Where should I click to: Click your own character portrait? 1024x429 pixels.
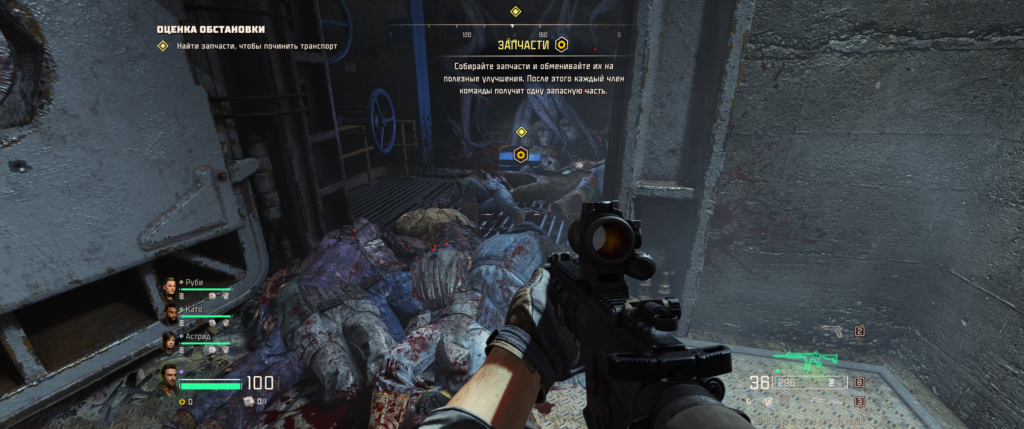click(x=168, y=378)
